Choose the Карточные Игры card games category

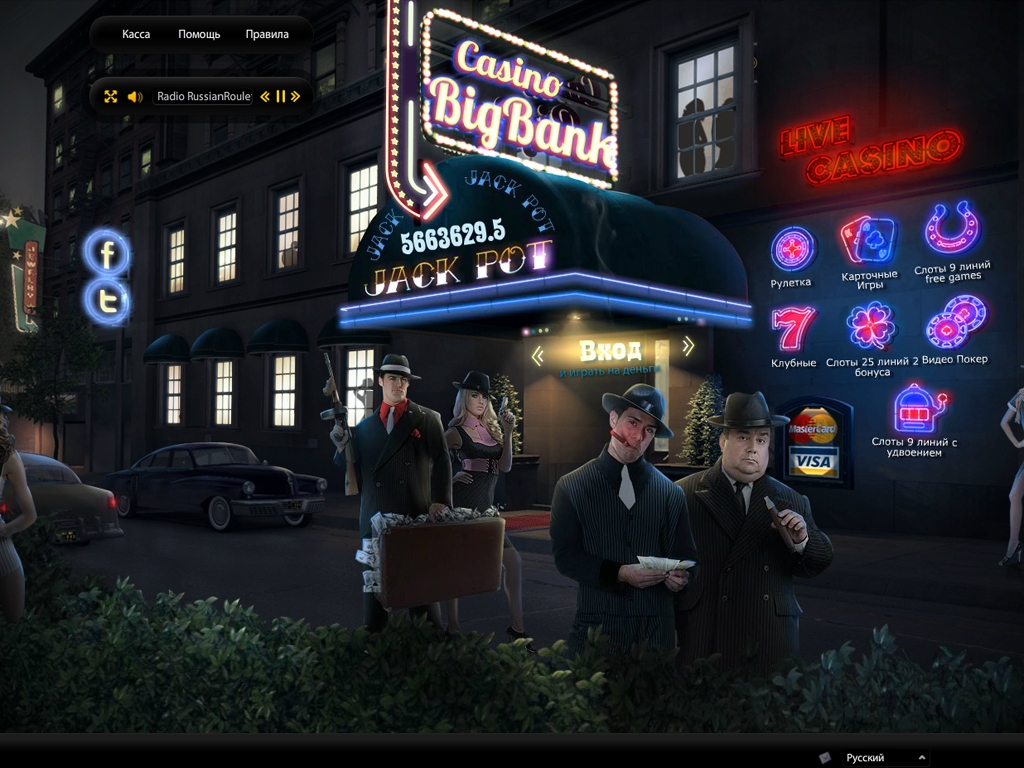[x=869, y=241]
